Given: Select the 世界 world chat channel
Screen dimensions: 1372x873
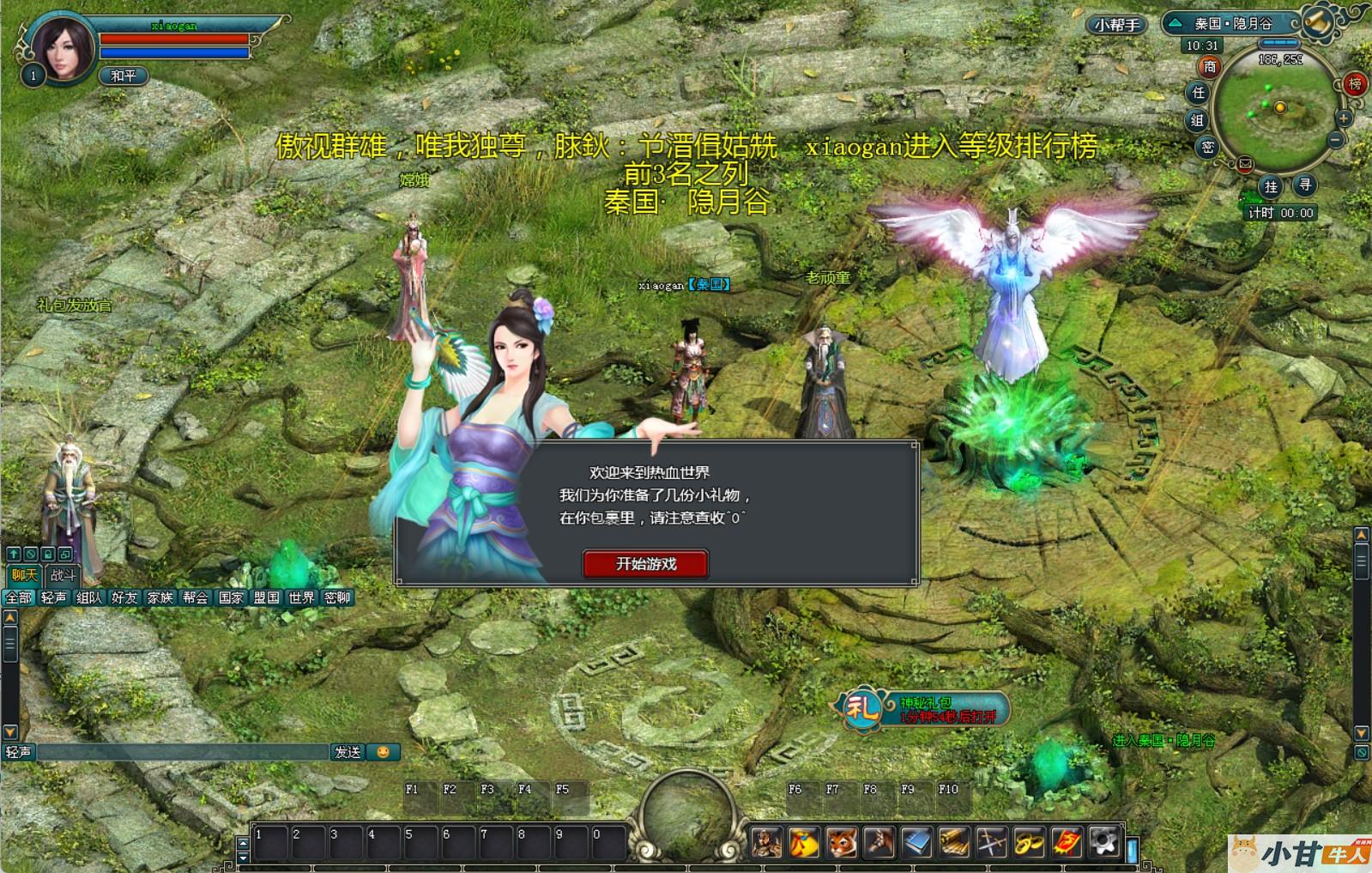Looking at the screenshot, I should click(301, 597).
